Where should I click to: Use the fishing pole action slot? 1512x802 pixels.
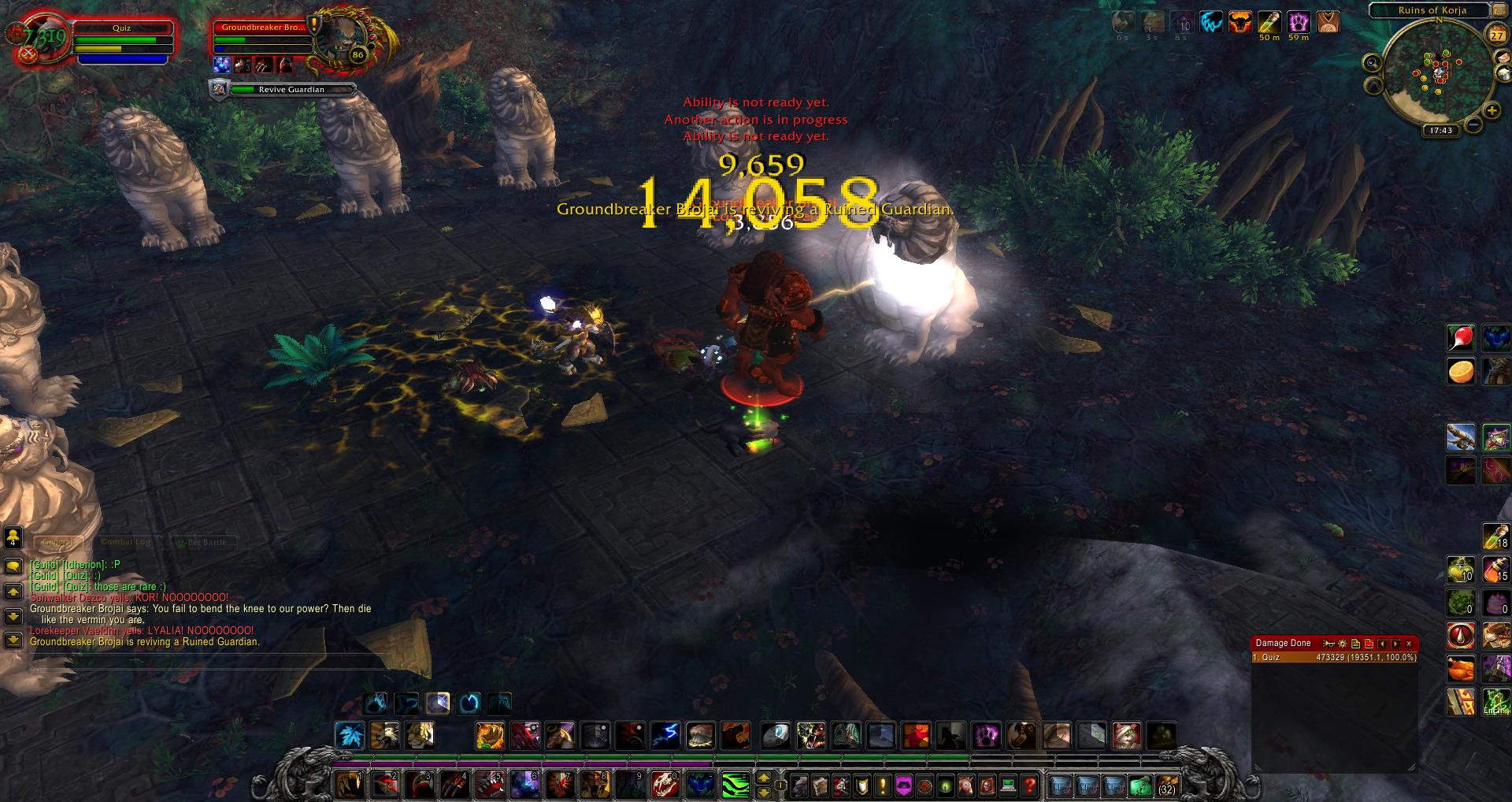click(1461, 437)
